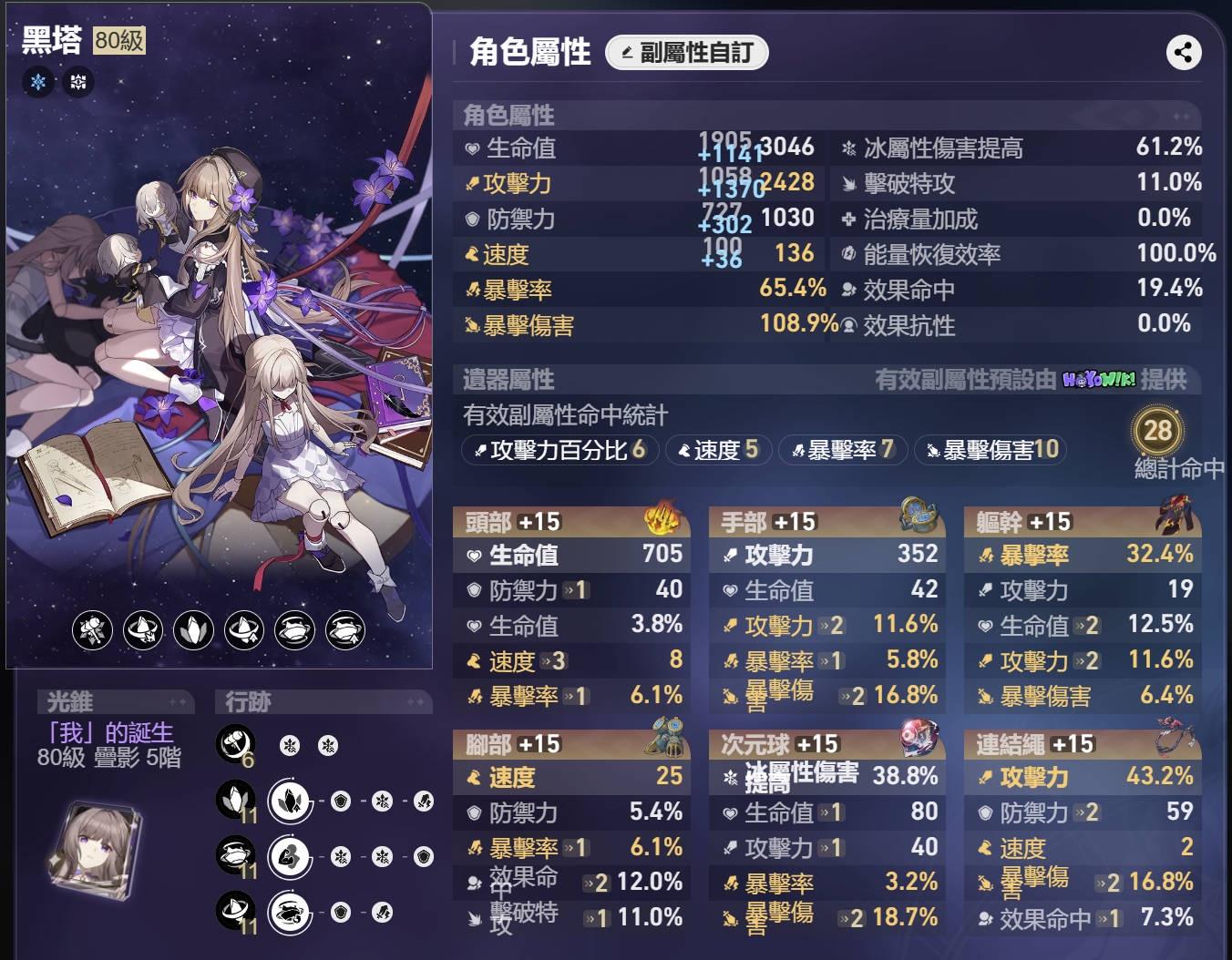Toggle the 光錐 section header
The image size is (1232, 960).
click(116, 701)
